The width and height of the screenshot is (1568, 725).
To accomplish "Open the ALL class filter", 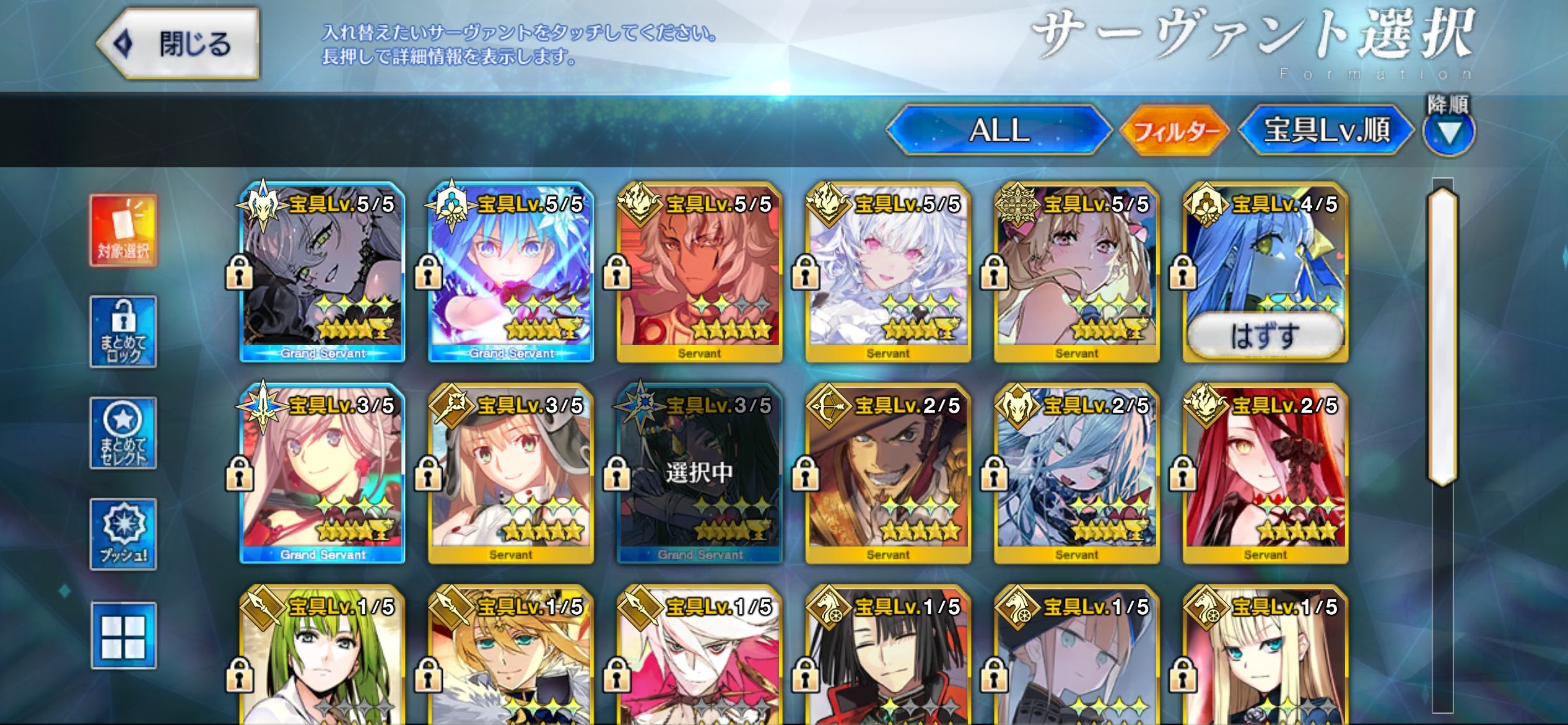I will pos(998,130).
